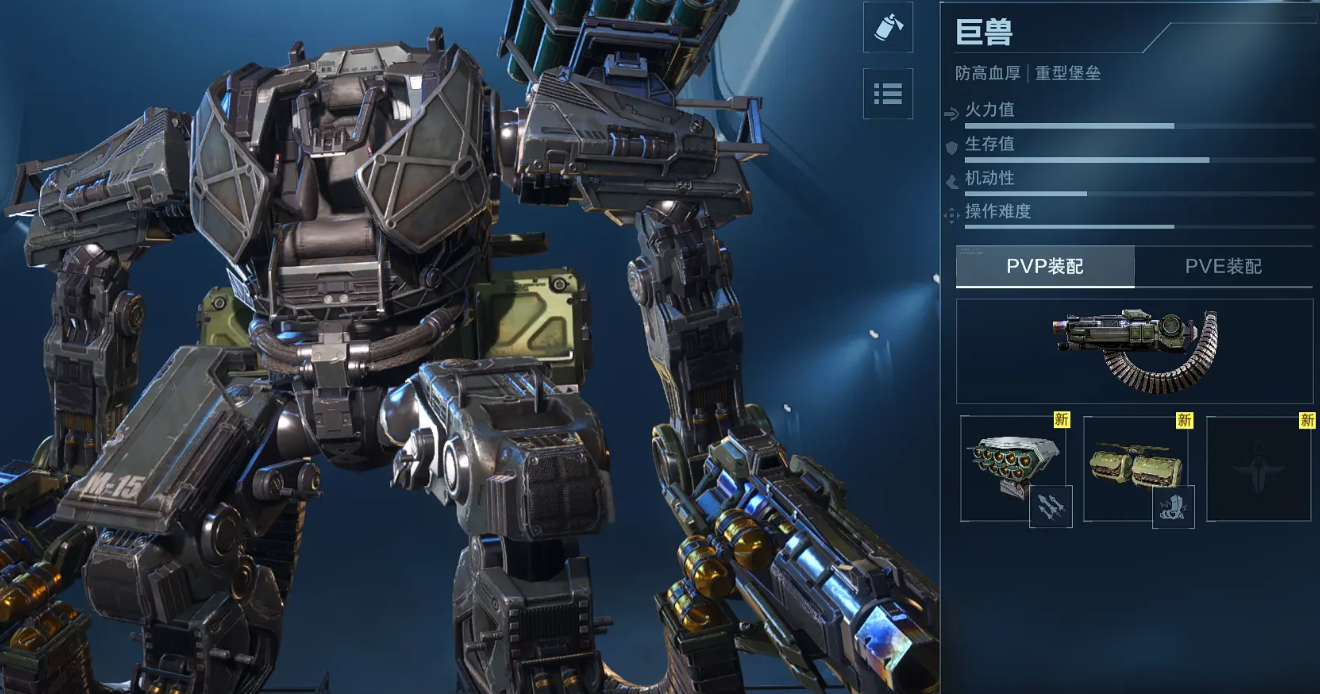Choose the twin green canister equipment slot
1320x694 pixels.
tap(1135, 468)
